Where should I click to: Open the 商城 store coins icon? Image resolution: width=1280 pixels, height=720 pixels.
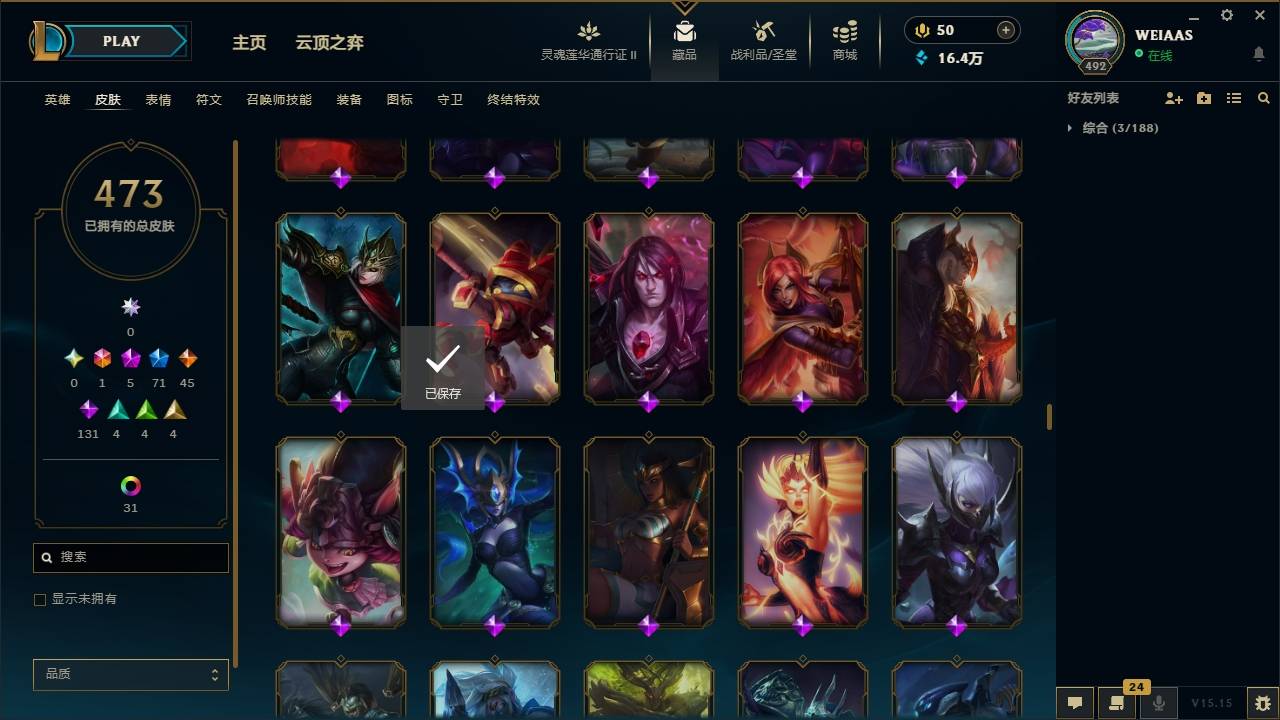843,33
